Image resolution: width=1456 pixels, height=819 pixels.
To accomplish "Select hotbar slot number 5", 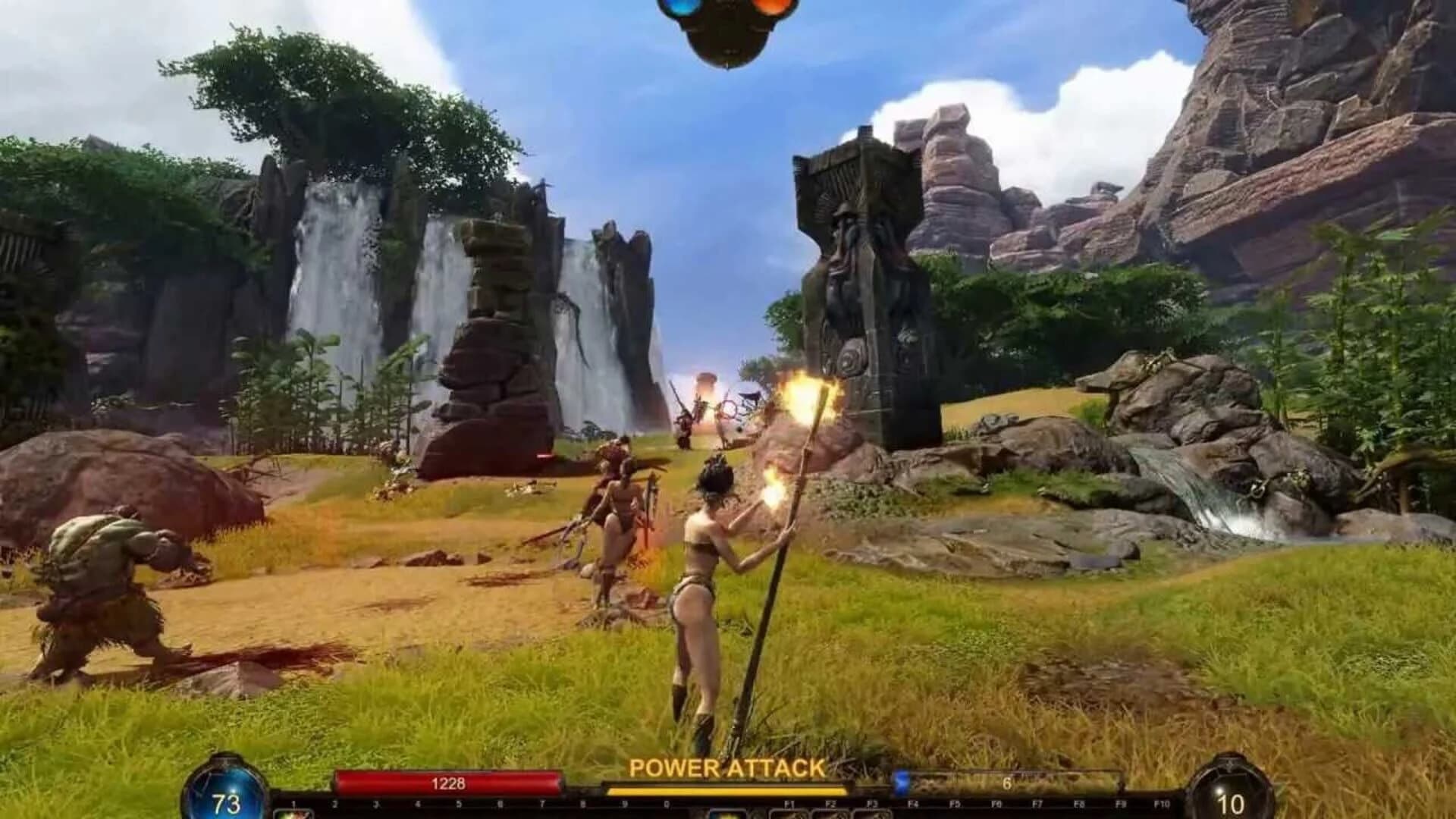I will [457, 813].
